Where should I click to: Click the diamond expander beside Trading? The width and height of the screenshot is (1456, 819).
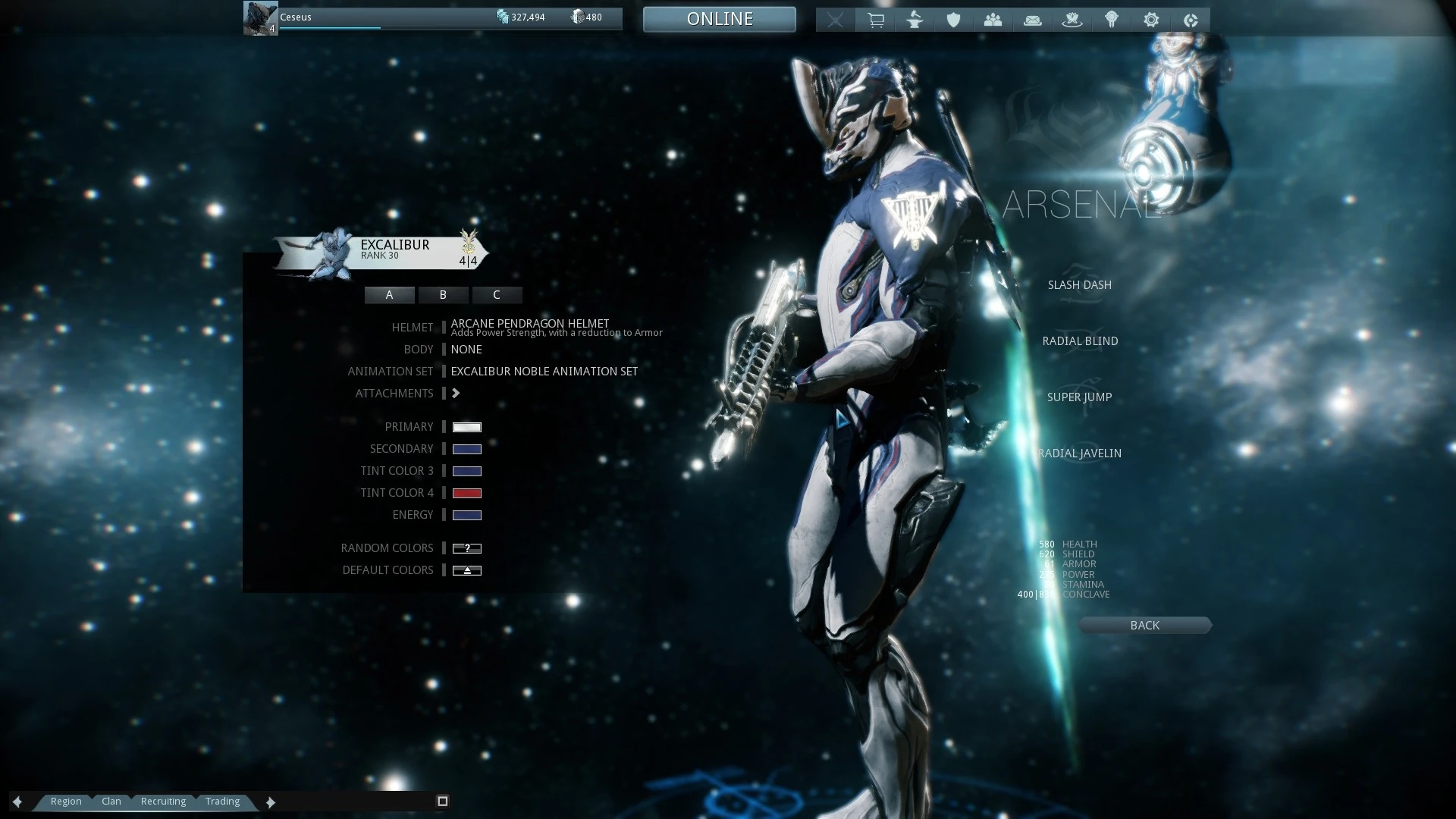[x=271, y=802]
